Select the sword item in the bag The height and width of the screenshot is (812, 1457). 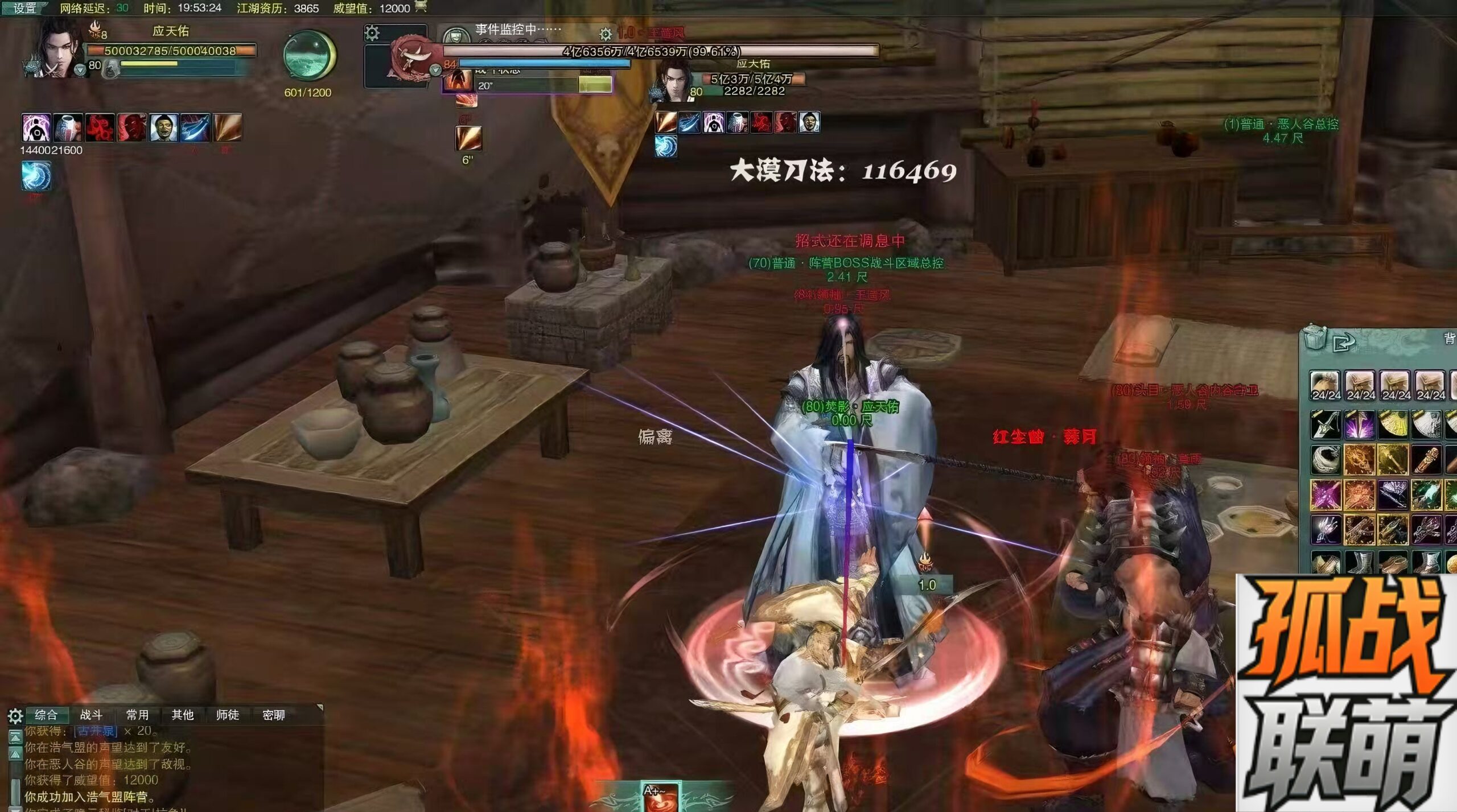click(1325, 424)
